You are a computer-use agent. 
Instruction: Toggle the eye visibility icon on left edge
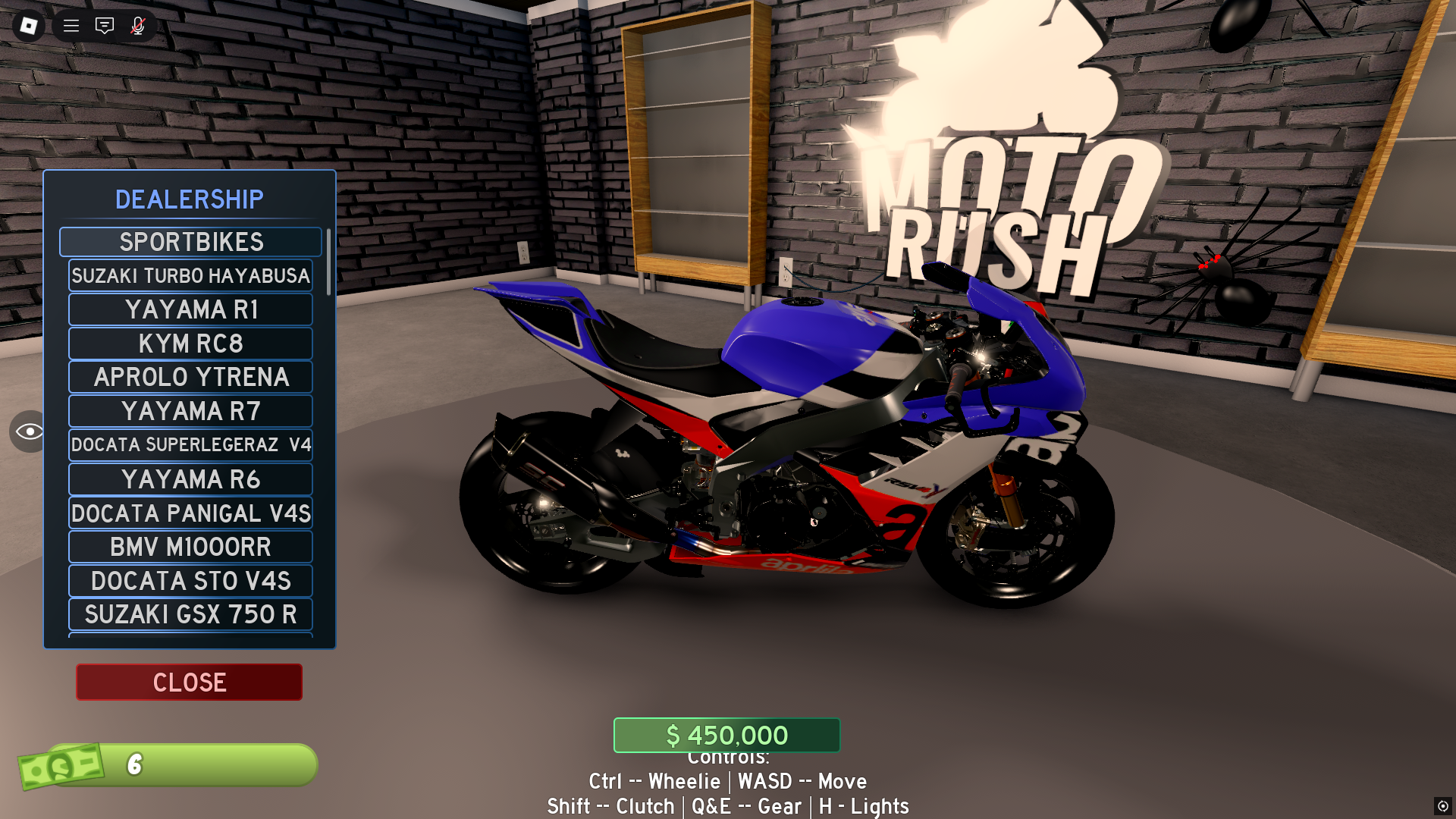coord(29,431)
